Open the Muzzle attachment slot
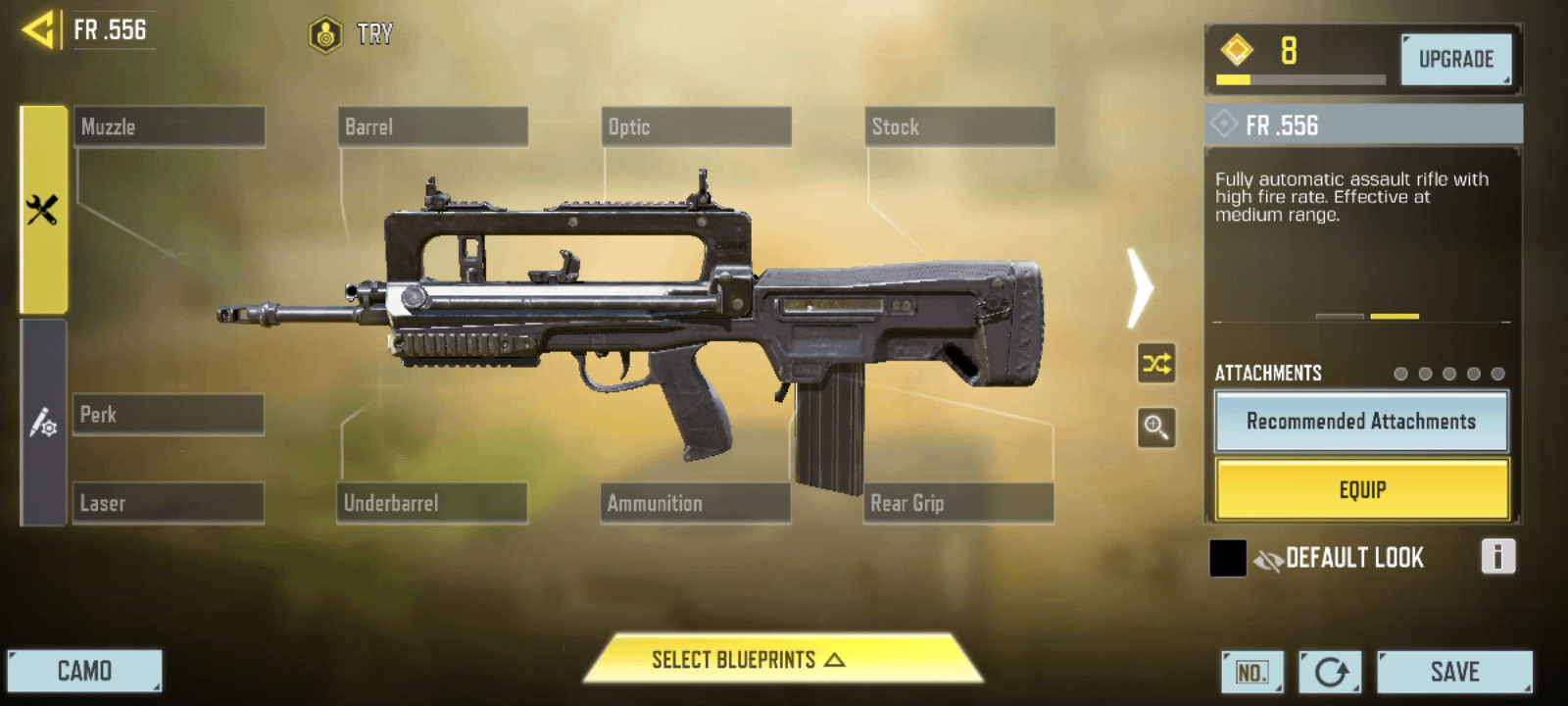 point(168,126)
